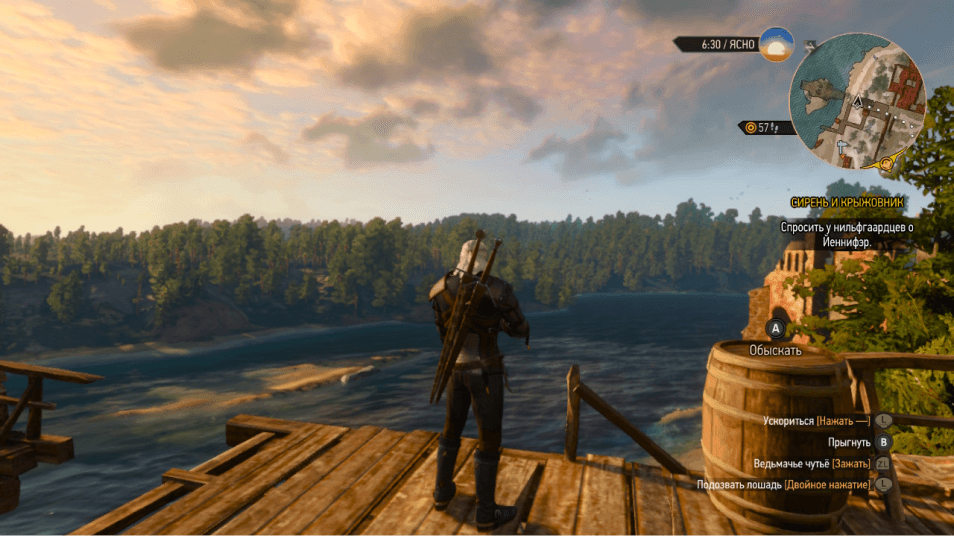954x536 pixels.
Task: Choose the 'Обыскать' loot prompt label
Action: pos(775,351)
